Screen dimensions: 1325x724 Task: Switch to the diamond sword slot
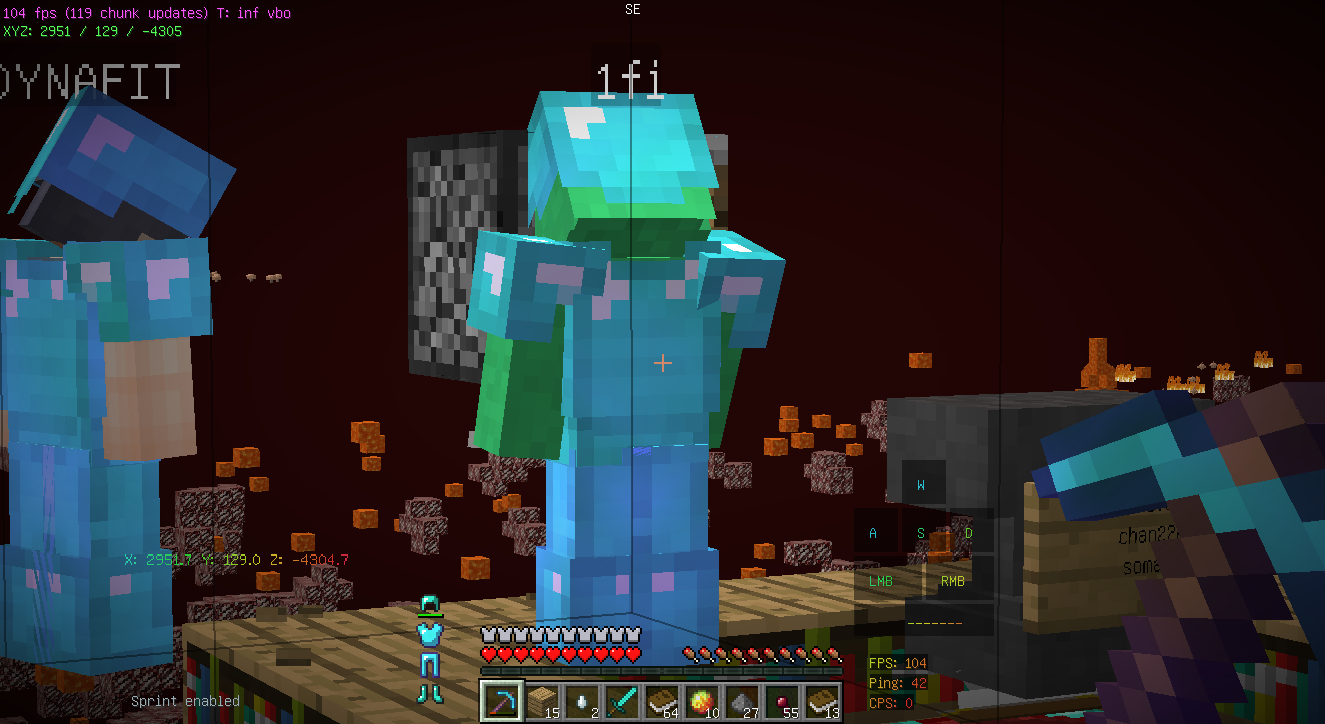click(620, 700)
